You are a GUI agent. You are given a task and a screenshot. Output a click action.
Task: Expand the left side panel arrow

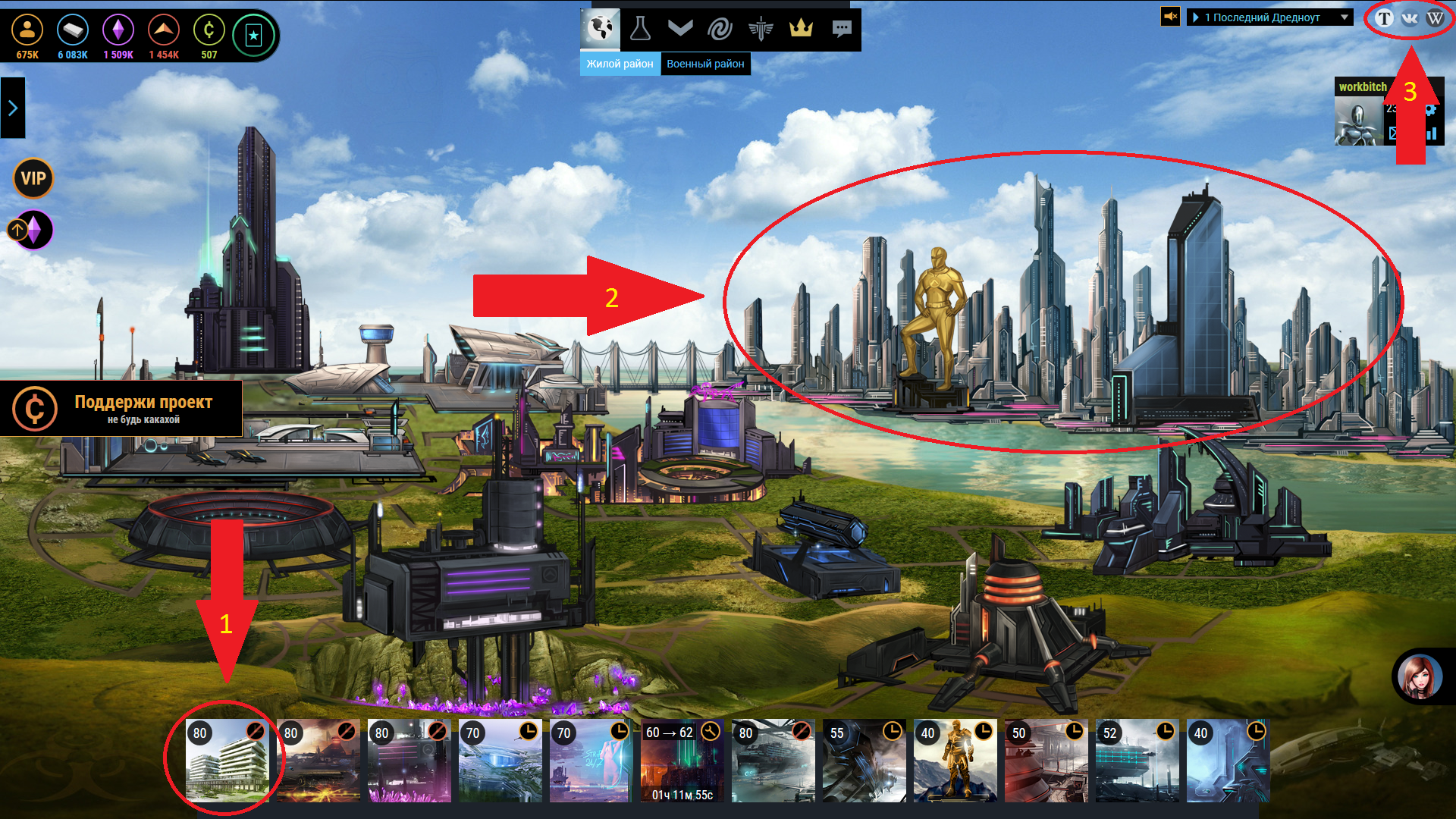point(13,108)
